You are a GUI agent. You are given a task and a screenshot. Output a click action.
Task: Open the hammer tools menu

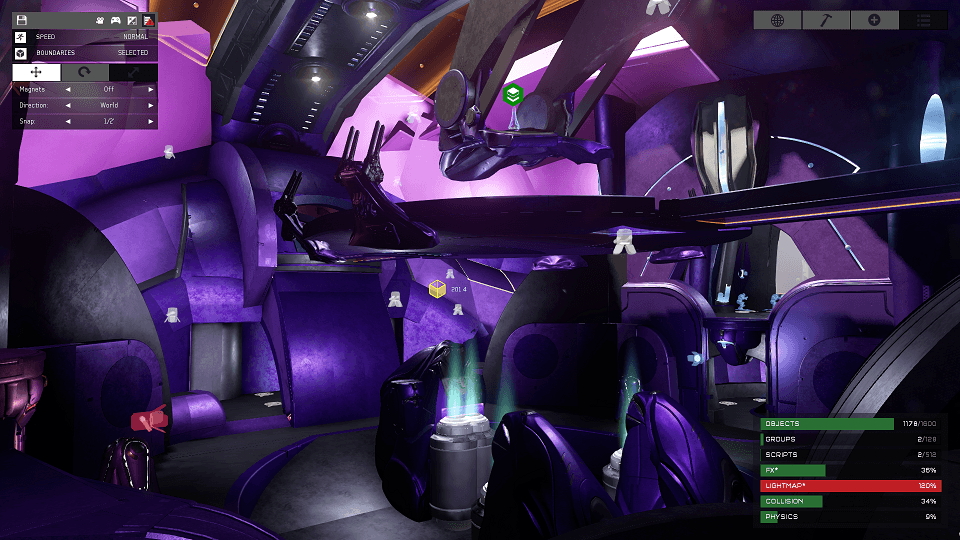(826, 20)
